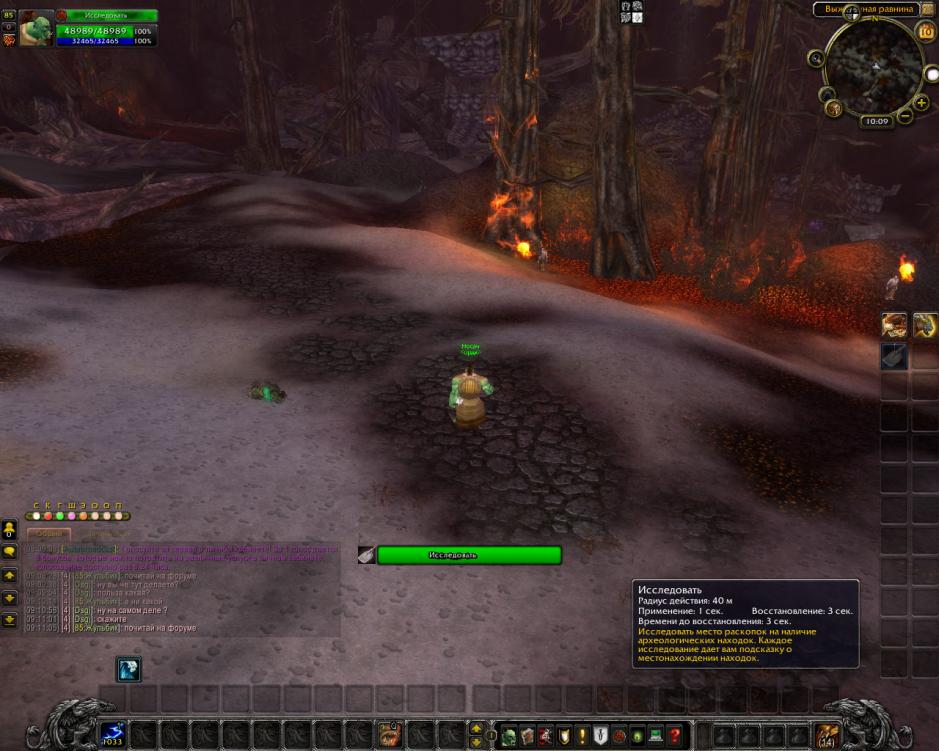
Task: Click the minimap clock showing 10:09
Action: point(876,121)
